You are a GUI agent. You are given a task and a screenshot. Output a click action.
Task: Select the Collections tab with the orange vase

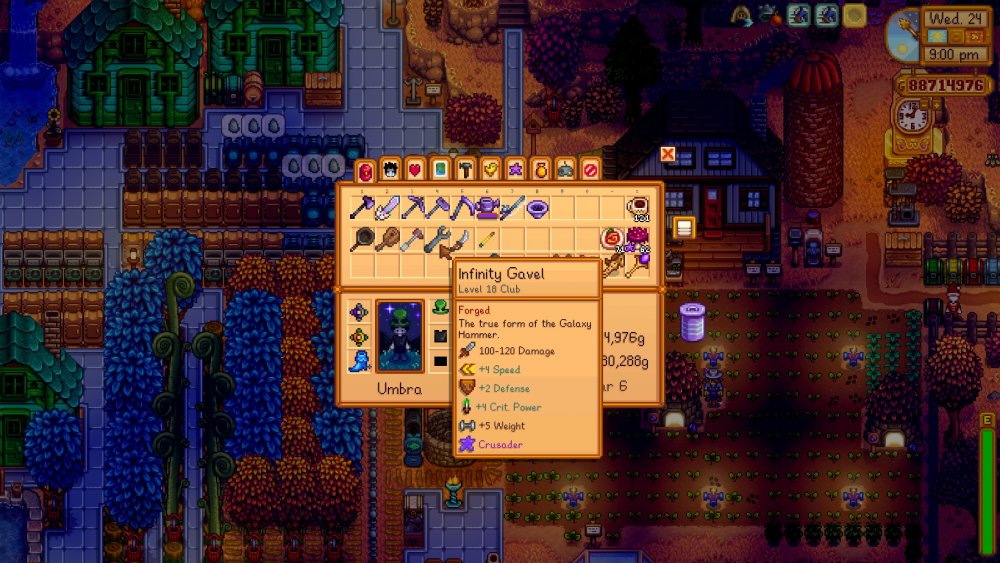tap(540, 169)
